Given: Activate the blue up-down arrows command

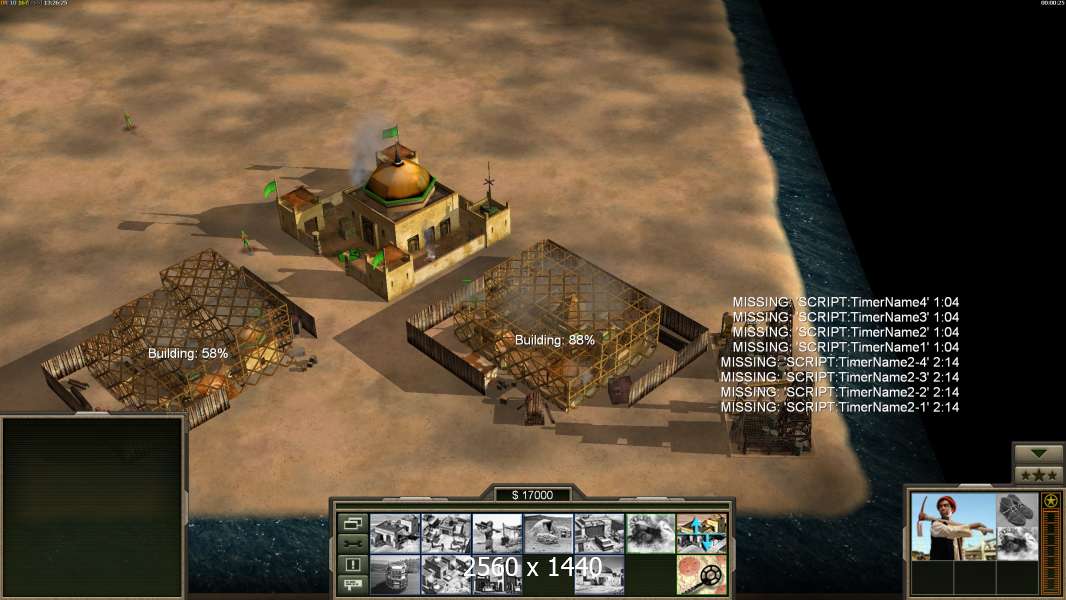Looking at the screenshot, I should [x=701, y=533].
